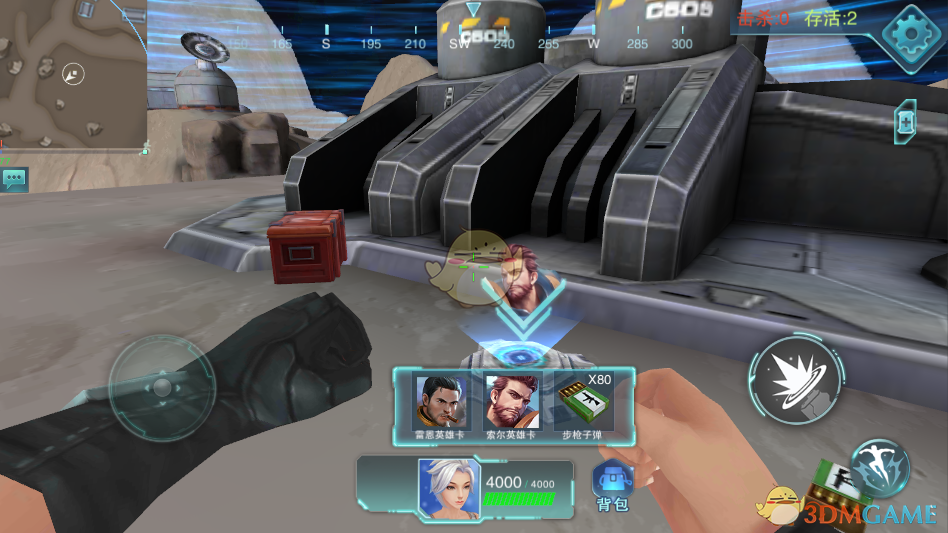Tap the medkit icon on right edge
948x533 pixels.
pyautogui.click(x=906, y=121)
